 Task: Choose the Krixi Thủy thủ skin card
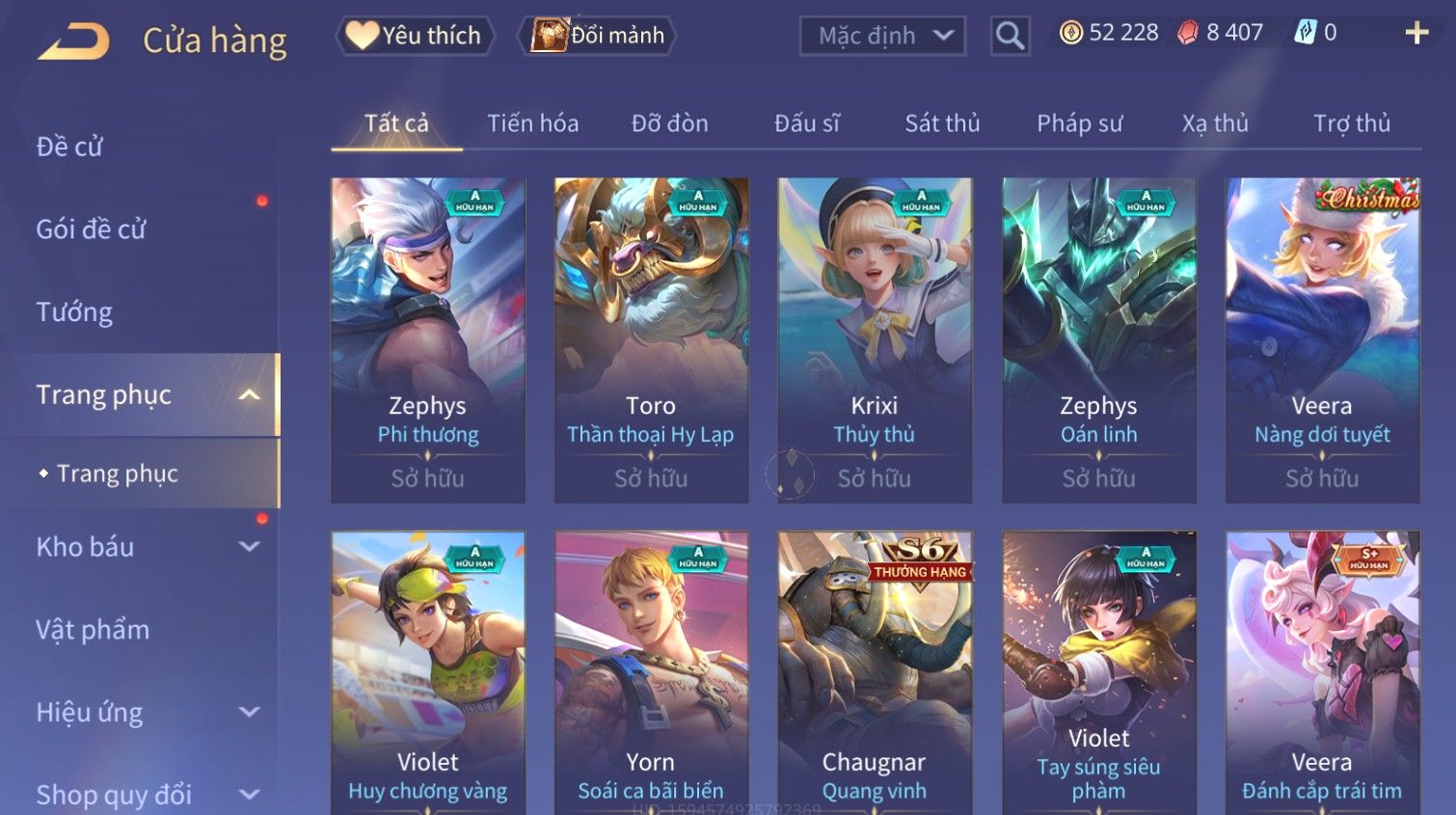(875, 340)
